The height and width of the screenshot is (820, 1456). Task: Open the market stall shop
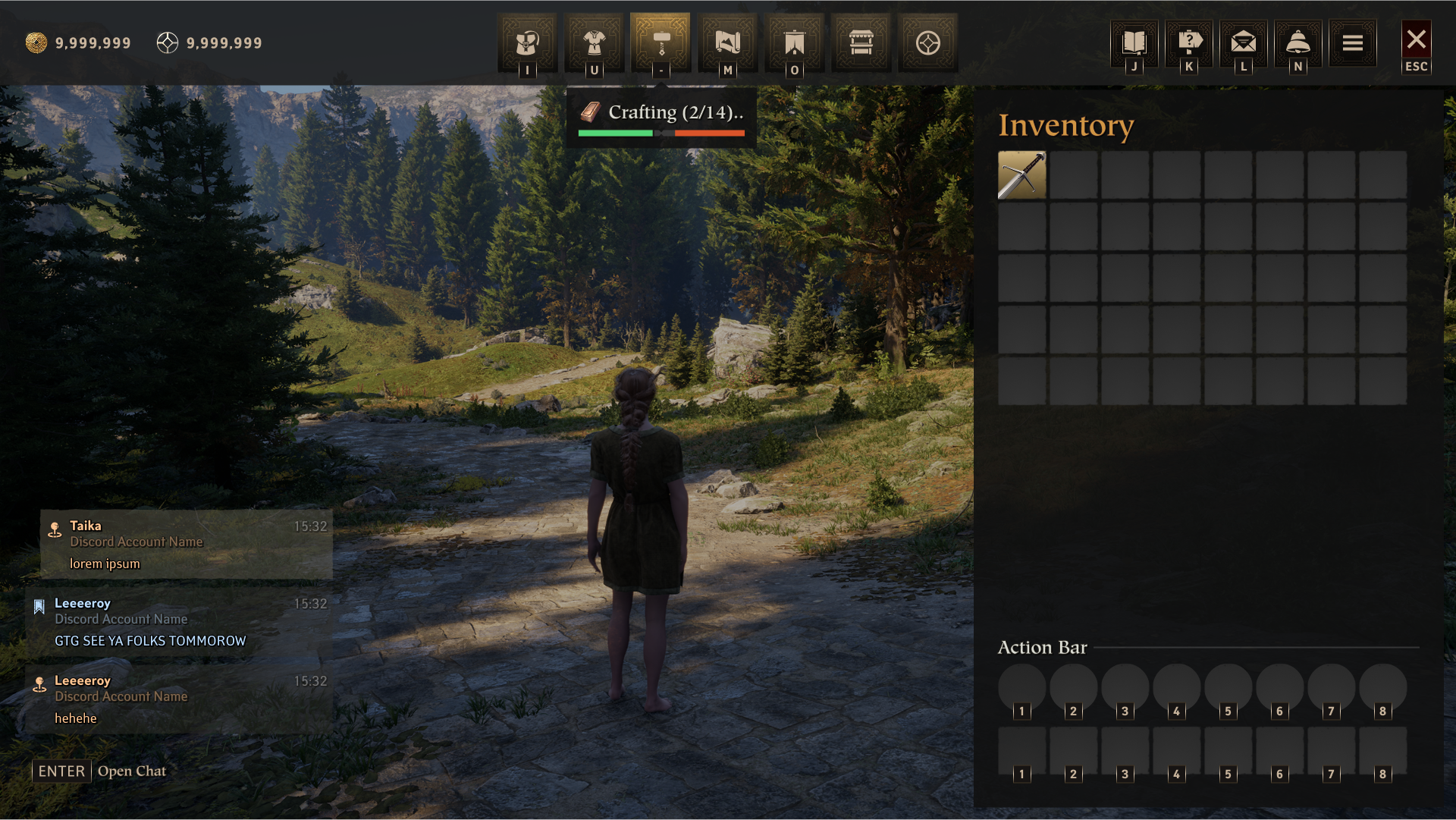coord(861,42)
